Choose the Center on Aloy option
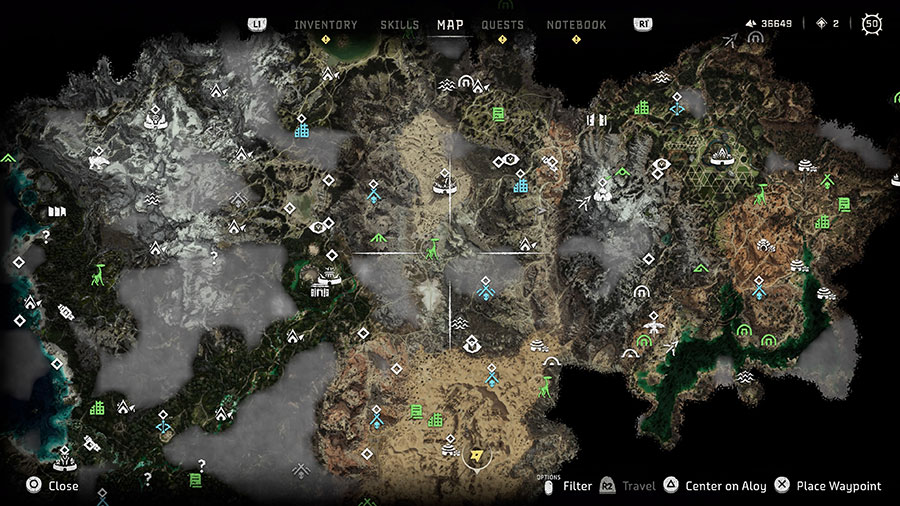This screenshot has width=900, height=506. 715,486
